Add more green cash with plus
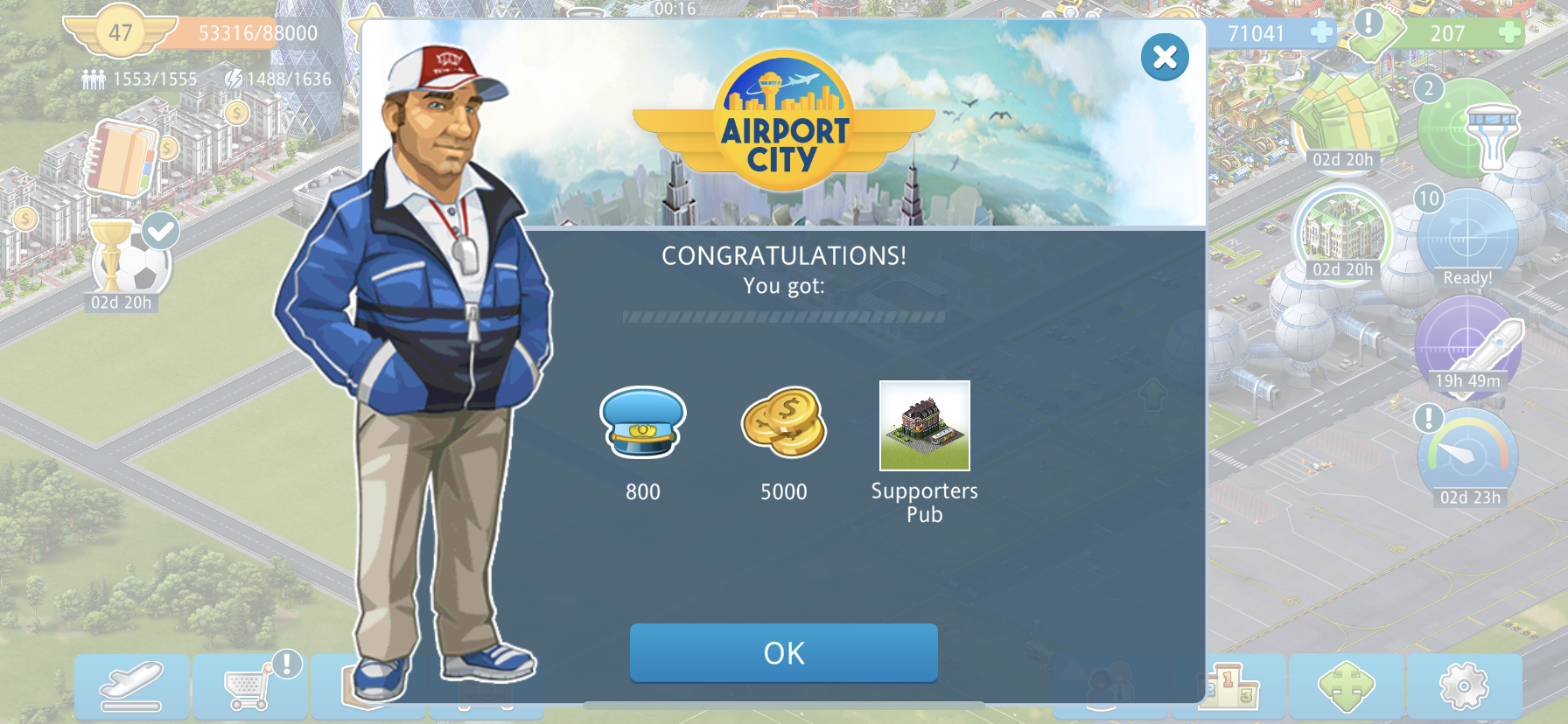1568x724 pixels. point(1508,33)
